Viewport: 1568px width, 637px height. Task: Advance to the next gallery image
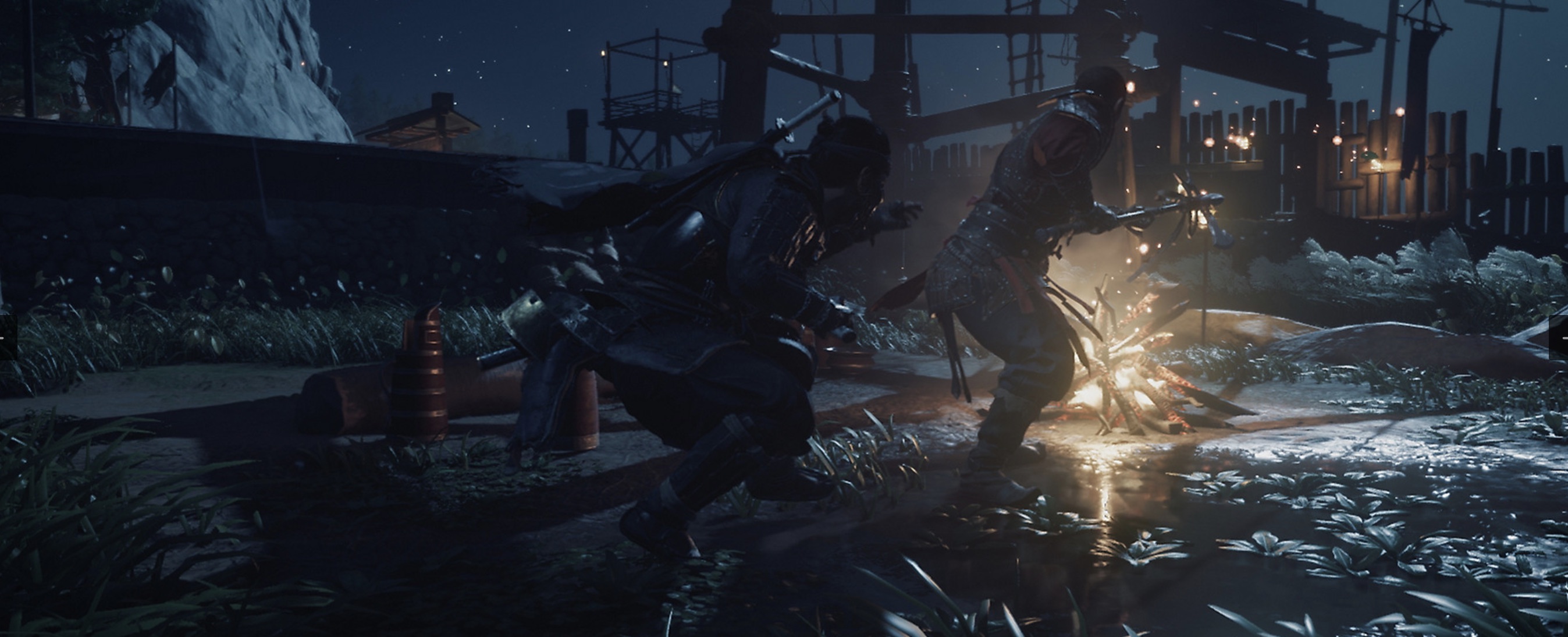[x=1559, y=337]
